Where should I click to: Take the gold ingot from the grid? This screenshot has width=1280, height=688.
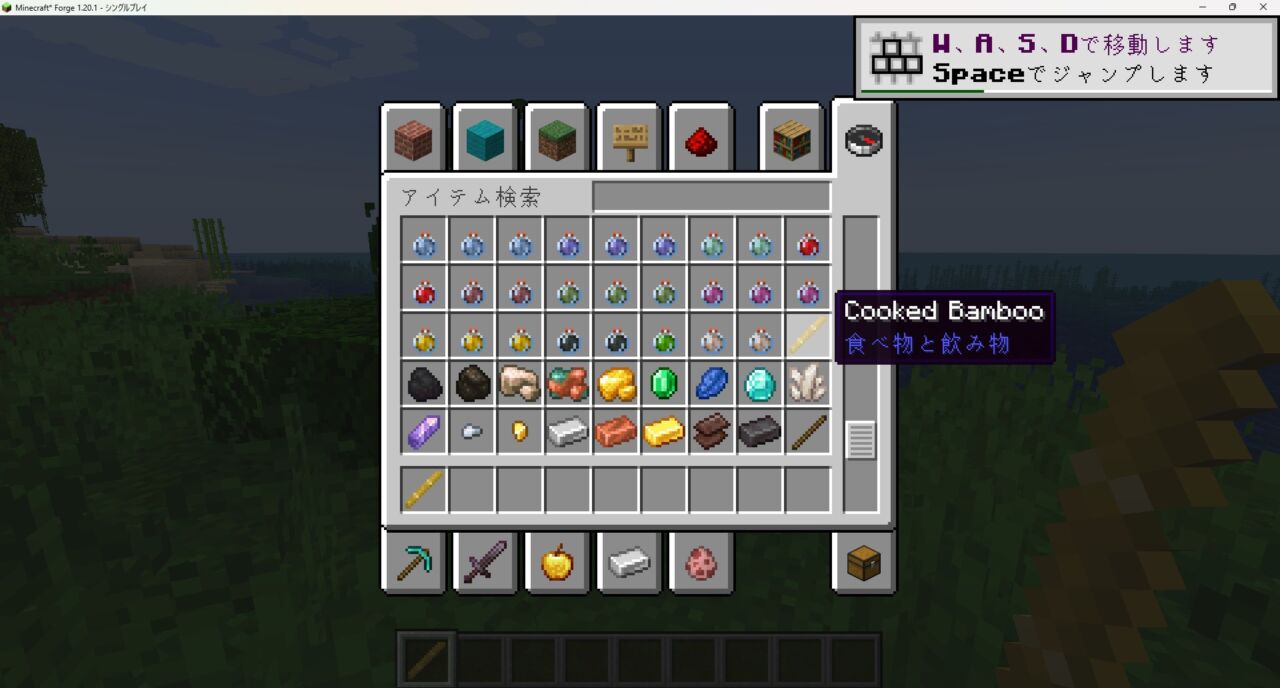[664, 432]
